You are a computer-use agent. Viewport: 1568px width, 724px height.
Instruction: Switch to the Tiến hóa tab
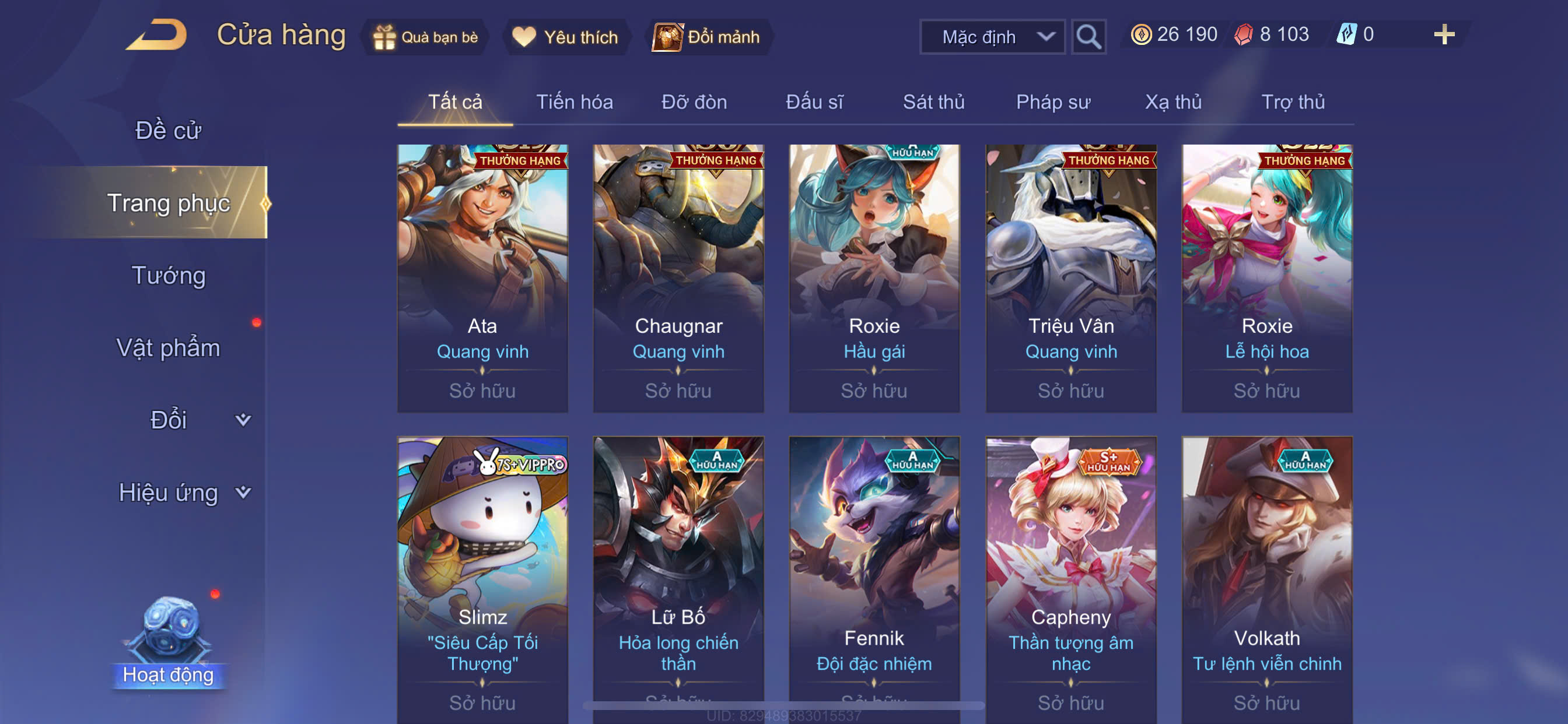pyautogui.click(x=574, y=101)
